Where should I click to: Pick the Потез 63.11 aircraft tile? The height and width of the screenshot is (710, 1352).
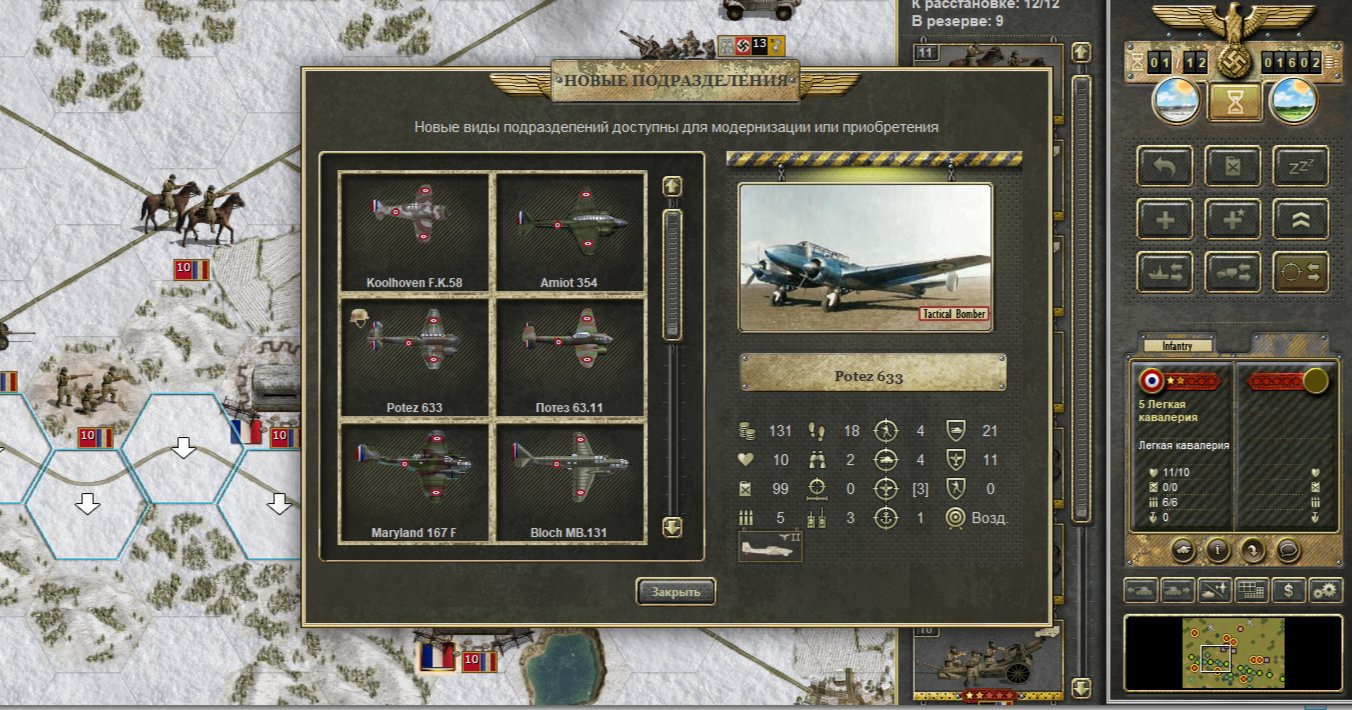click(572, 356)
